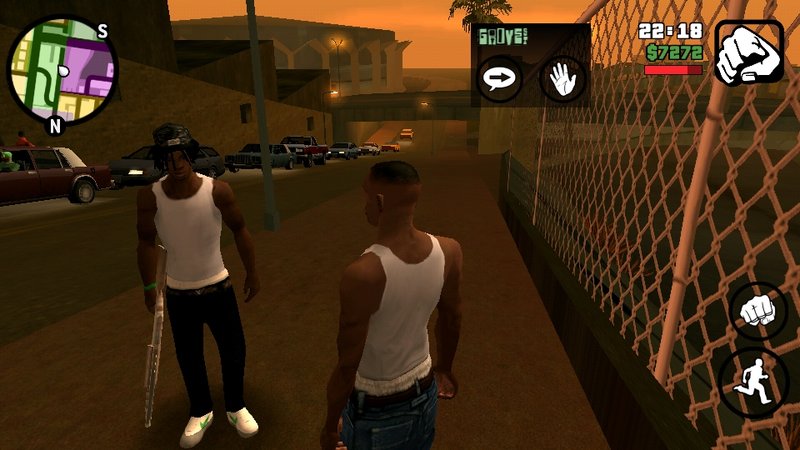The height and width of the screenshot is (450, 800).
Task: Tap the fist weapon icon
Action: [x=749, y=52]
